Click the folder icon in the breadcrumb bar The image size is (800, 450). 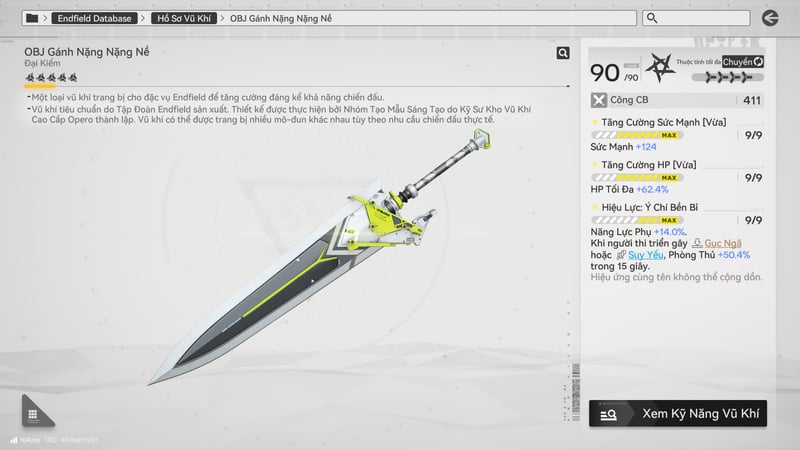click(x=32, y=18)
